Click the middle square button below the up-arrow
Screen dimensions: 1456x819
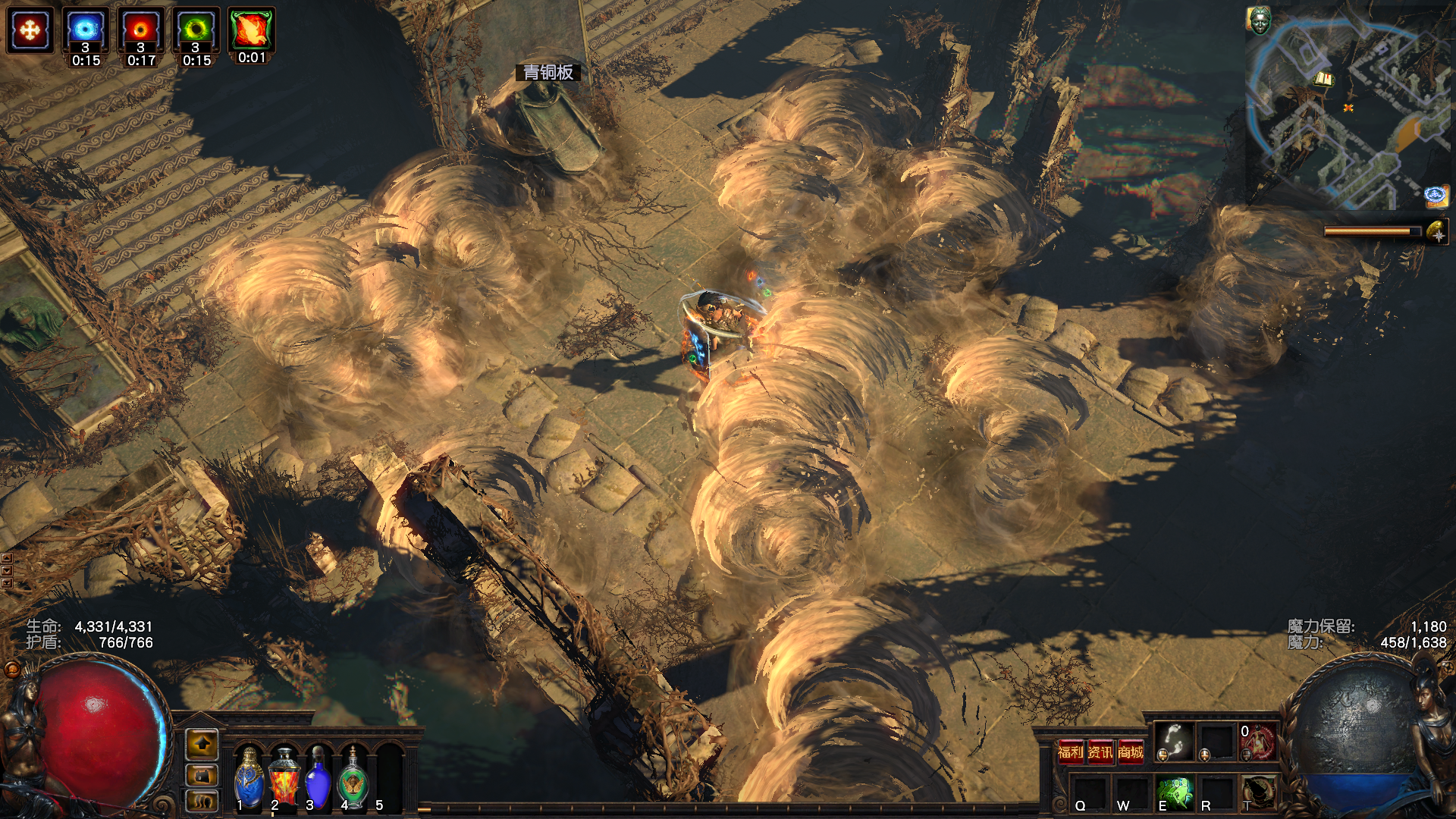coord(202,776)
